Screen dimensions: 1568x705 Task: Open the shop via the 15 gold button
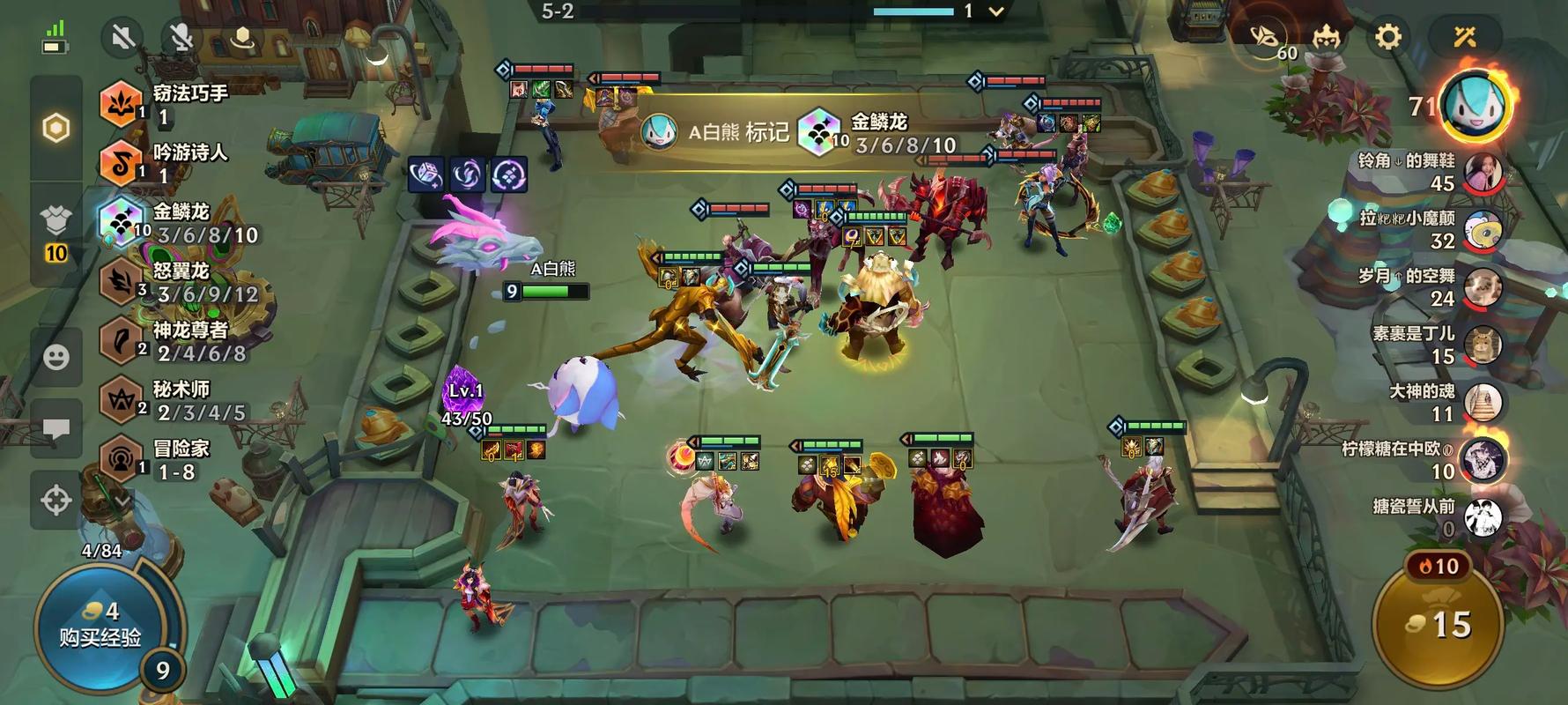1438,626
